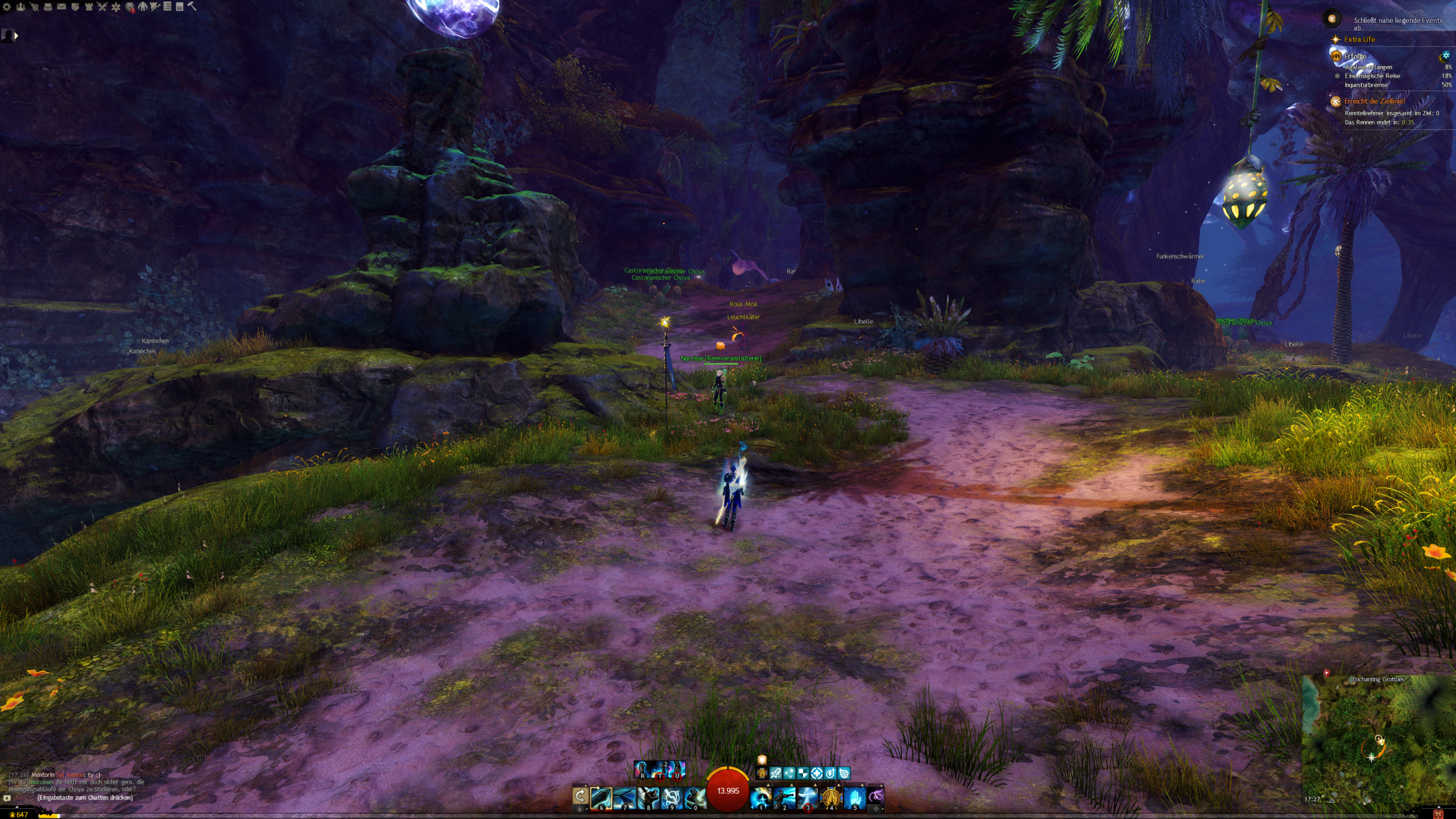Open the lion-head Trading Post icon

click(130, 7)
